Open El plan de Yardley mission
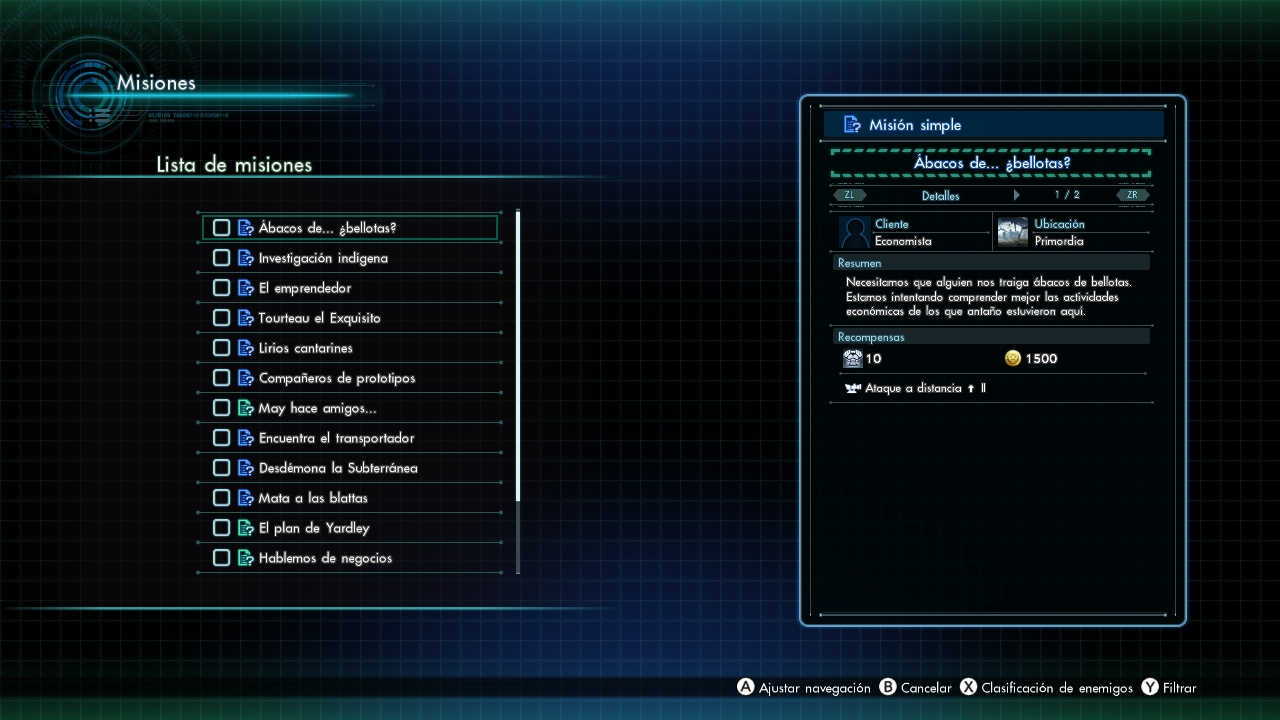1280x720 pixels. pyautogui.click(x=314, y=528)
